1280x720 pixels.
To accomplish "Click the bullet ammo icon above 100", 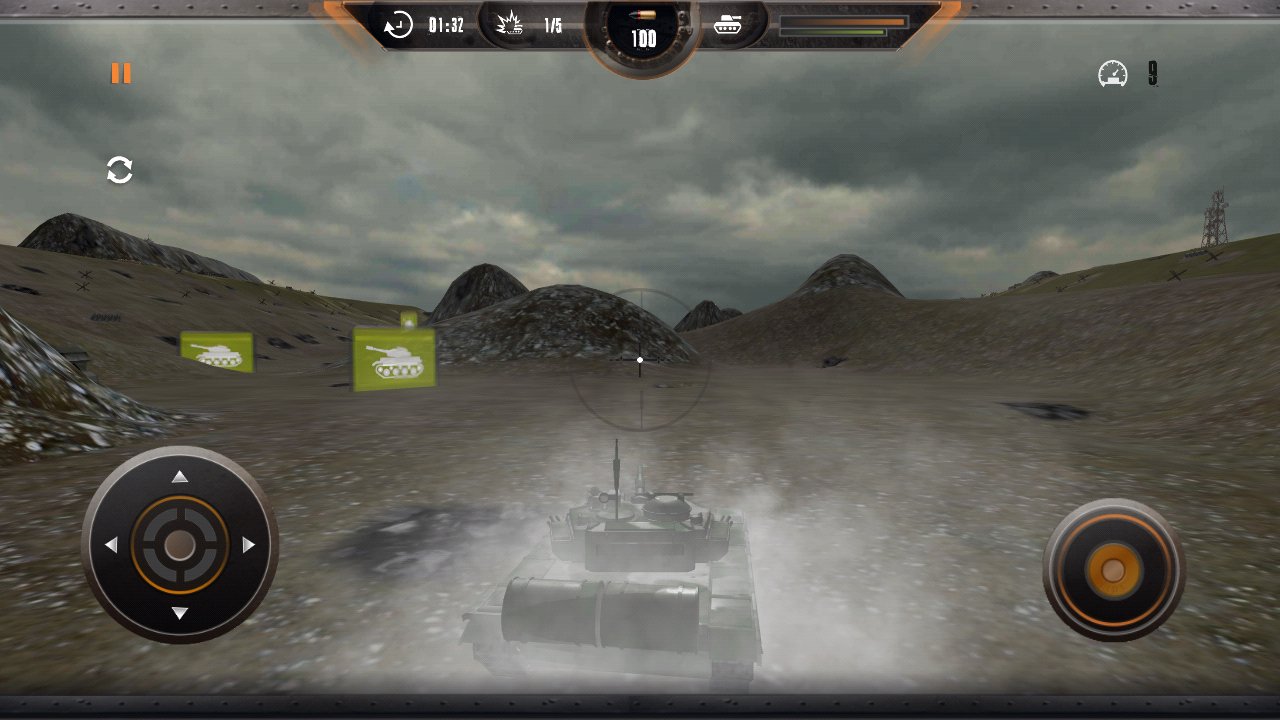I will [x=642, y=16].
